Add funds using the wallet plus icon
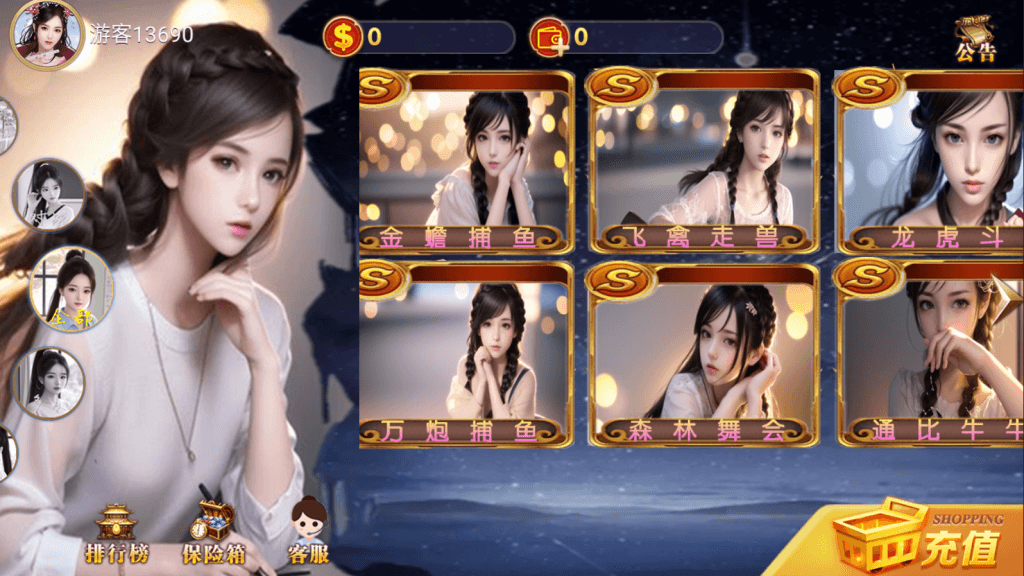Viewport: 1024px width, 576px height. [x=548, y=38]
